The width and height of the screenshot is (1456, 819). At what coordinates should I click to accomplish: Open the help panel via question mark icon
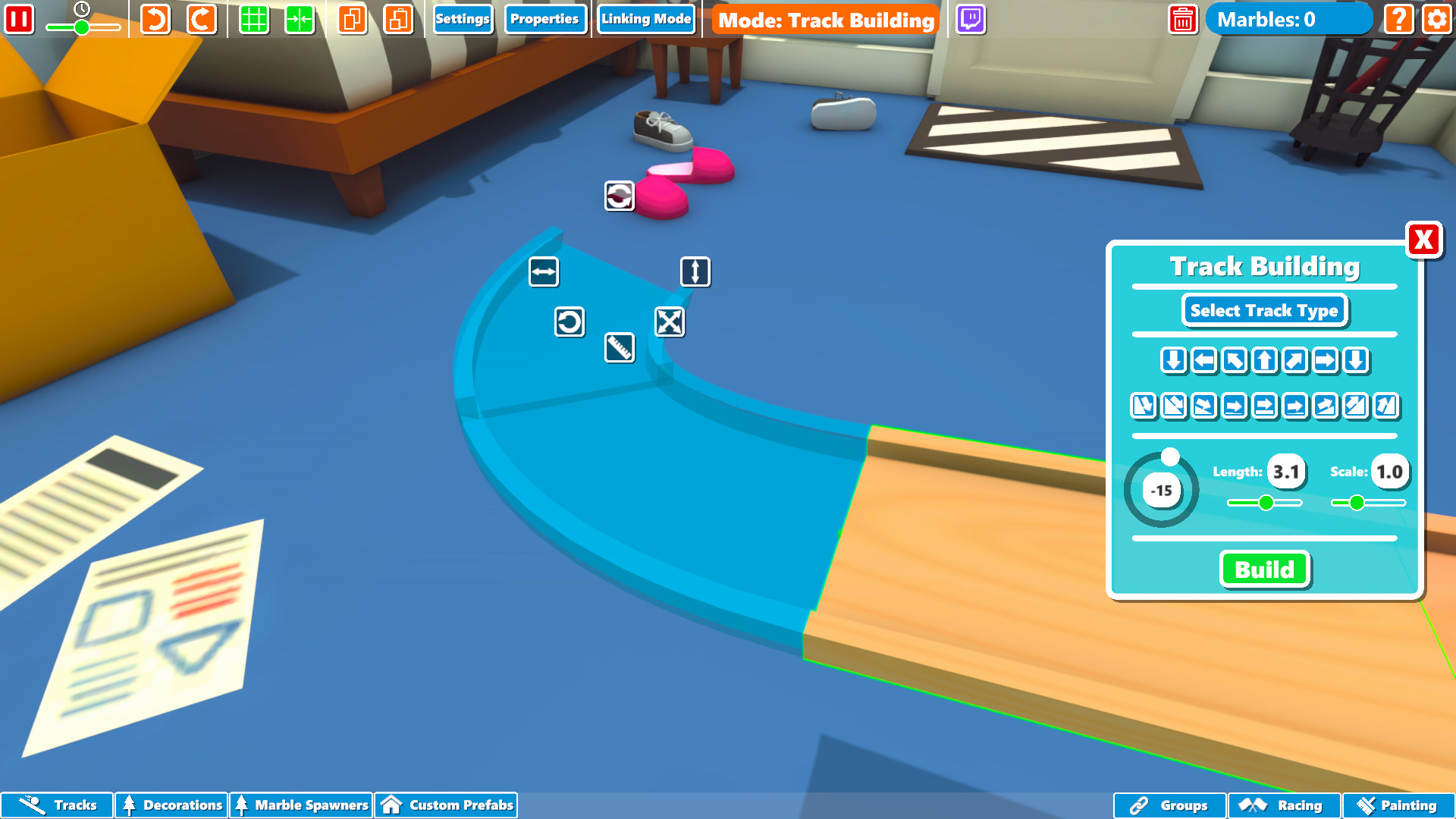pyautogui.click(x=1399, y=19)
